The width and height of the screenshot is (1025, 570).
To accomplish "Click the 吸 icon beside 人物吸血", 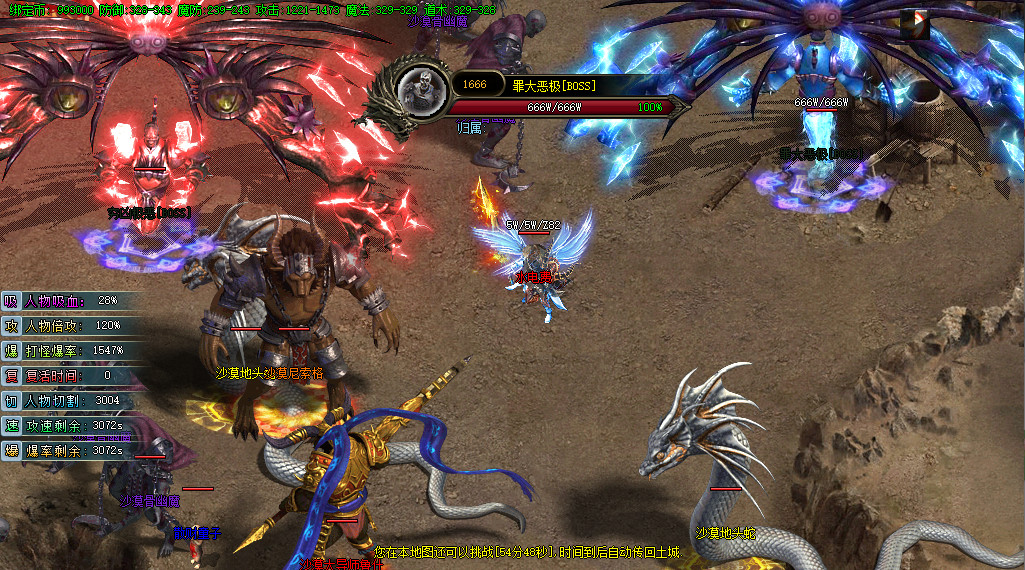I will [11, 300].
